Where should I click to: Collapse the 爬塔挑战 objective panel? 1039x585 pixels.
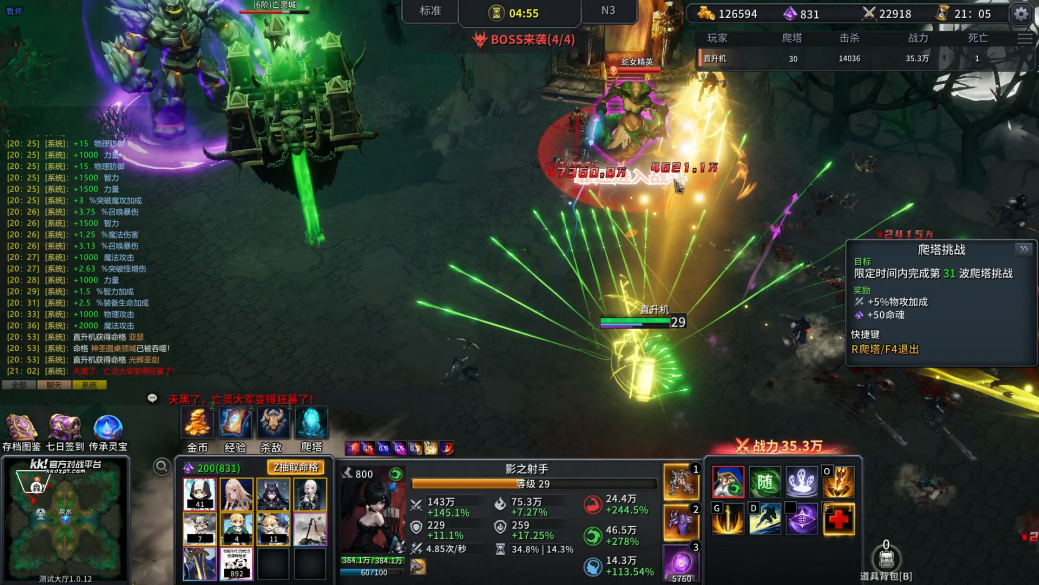pos(1023,249)
